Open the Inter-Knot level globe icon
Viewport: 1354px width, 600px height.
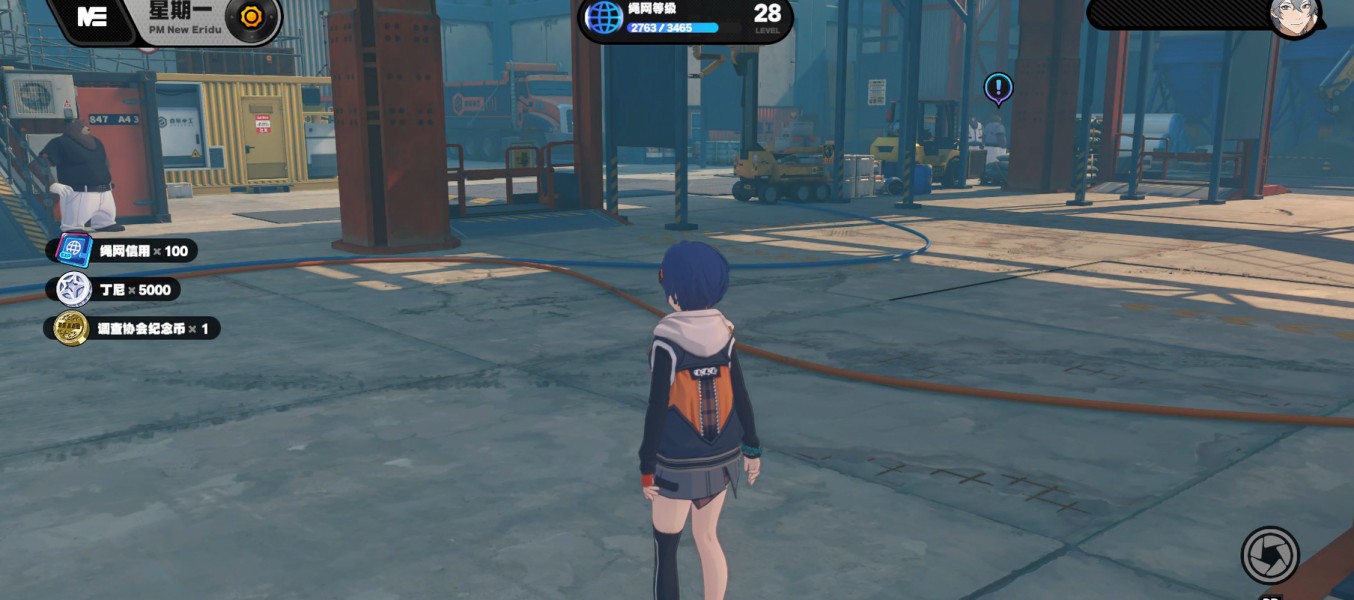click(x=604, y=17)
